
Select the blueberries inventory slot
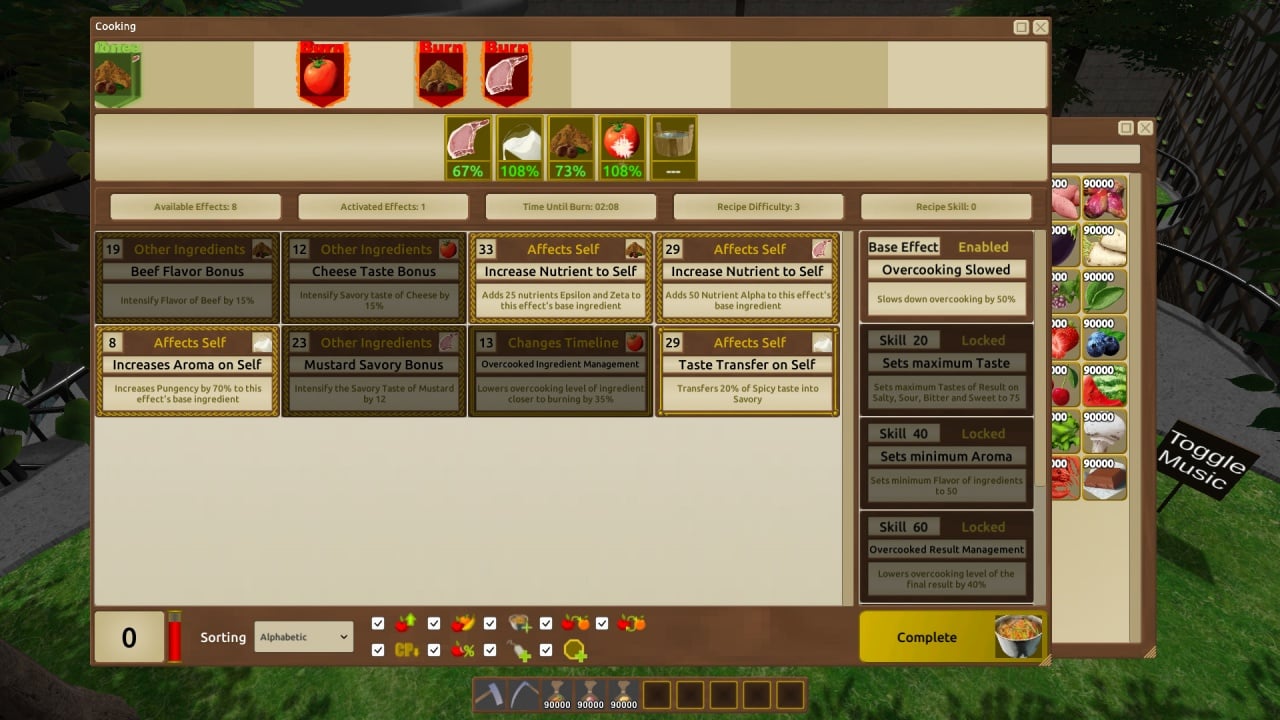point(1104,339)
